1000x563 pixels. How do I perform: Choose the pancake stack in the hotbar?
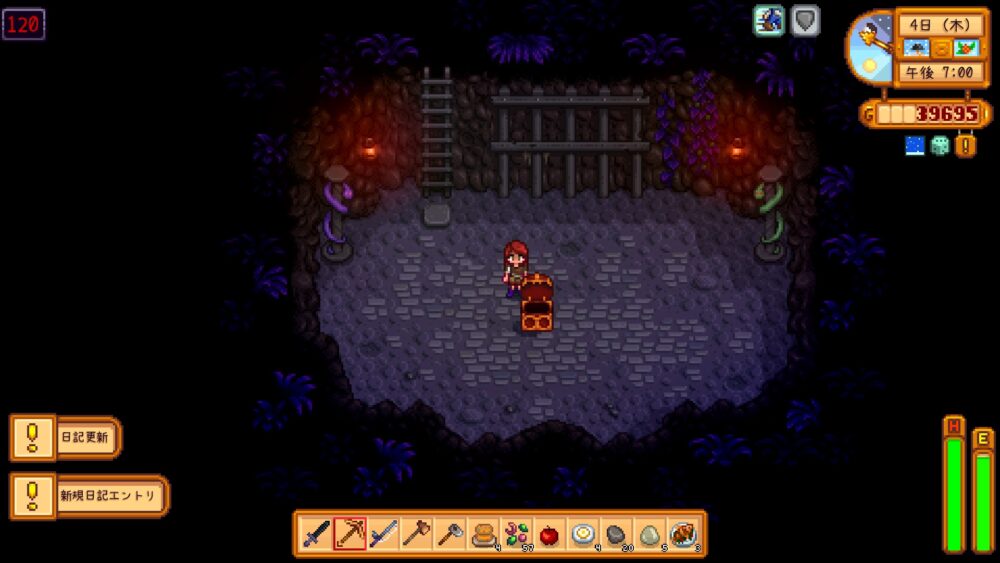[483, 534]
